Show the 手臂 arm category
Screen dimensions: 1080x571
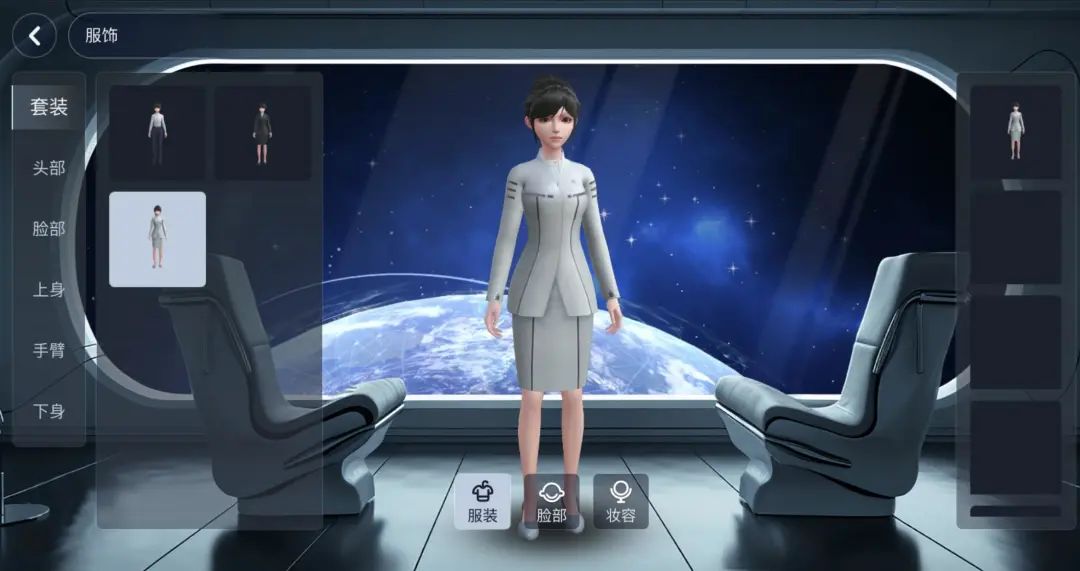pyautogui.click(x=48, y=351)
